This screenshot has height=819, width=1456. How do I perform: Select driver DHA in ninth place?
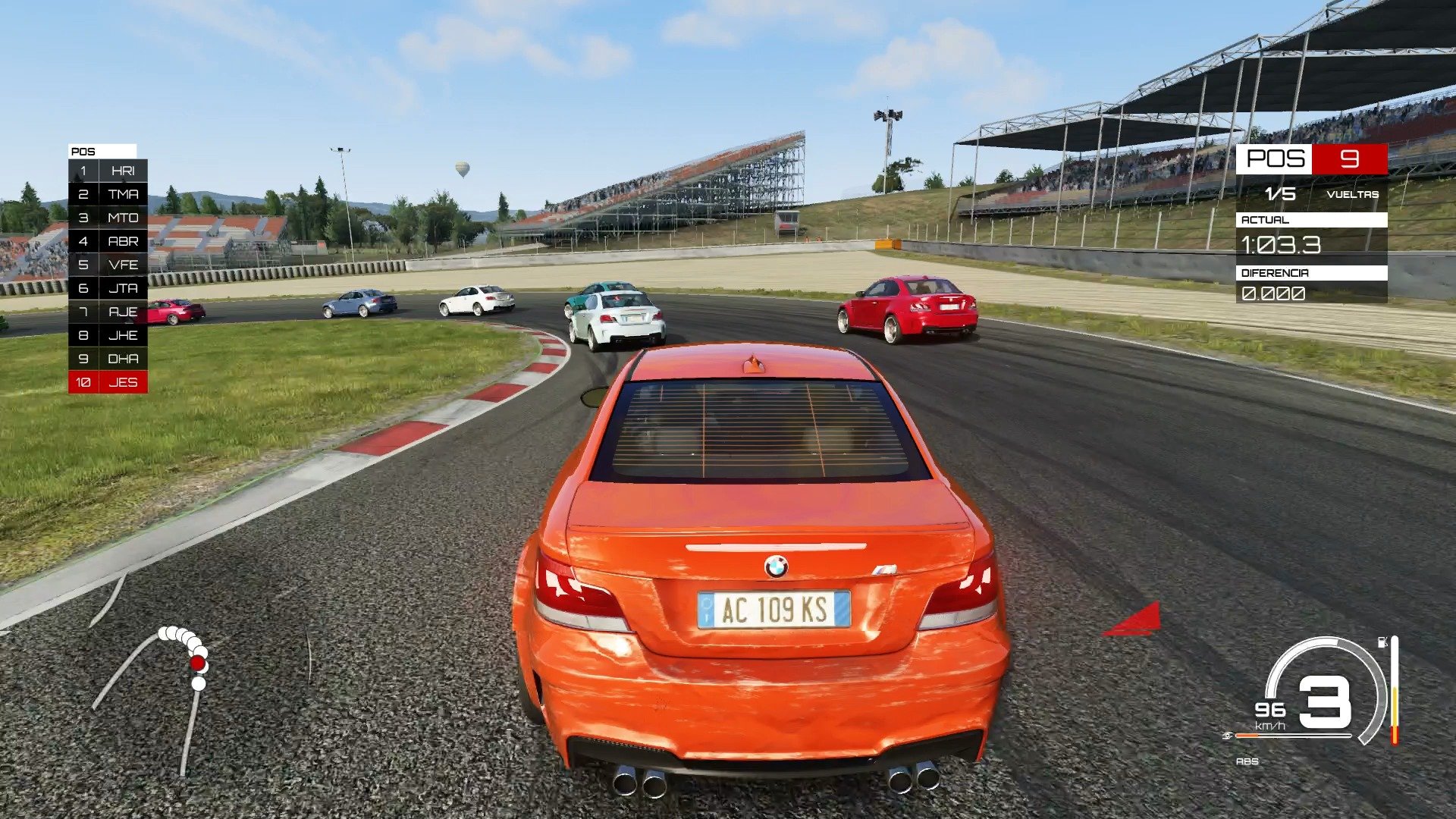(108, 359)
